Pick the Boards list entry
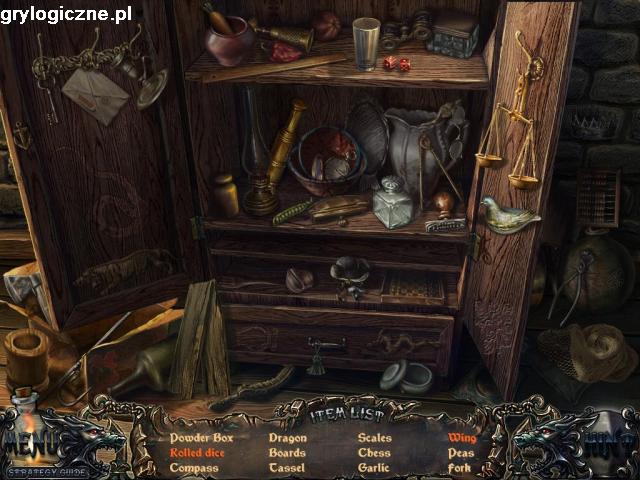 pyautogui.click(x=287, y=453)
